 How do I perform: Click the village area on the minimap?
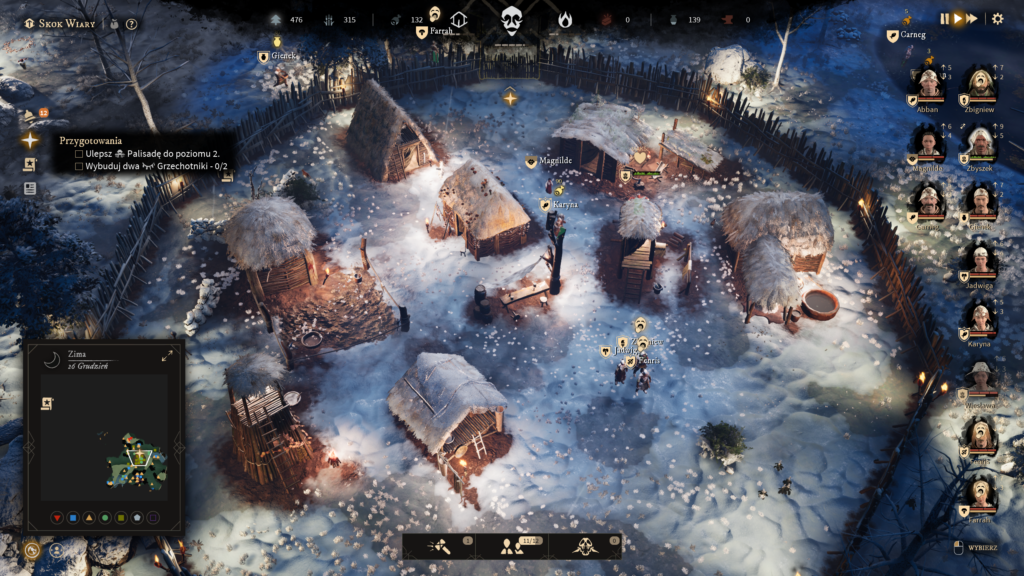click(x=137, y=461)
